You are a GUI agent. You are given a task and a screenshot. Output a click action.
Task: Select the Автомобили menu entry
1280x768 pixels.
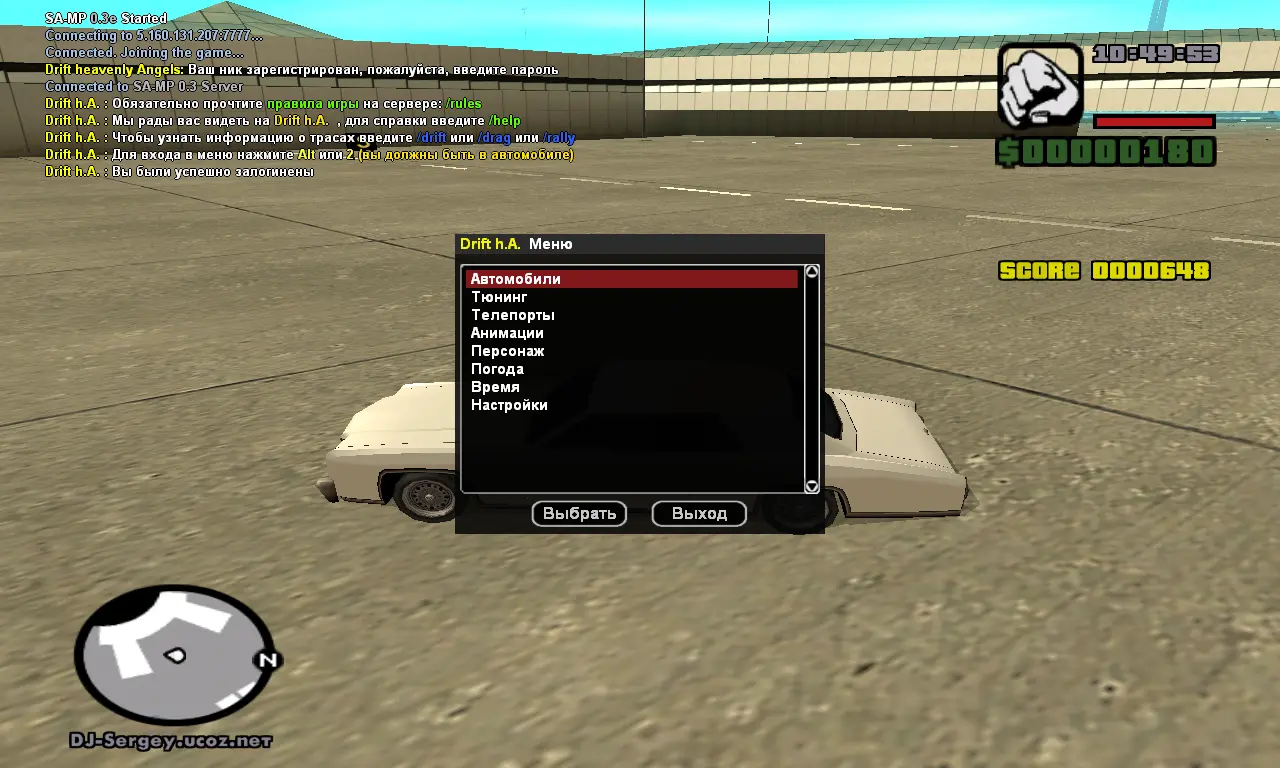tap(516, 279)
